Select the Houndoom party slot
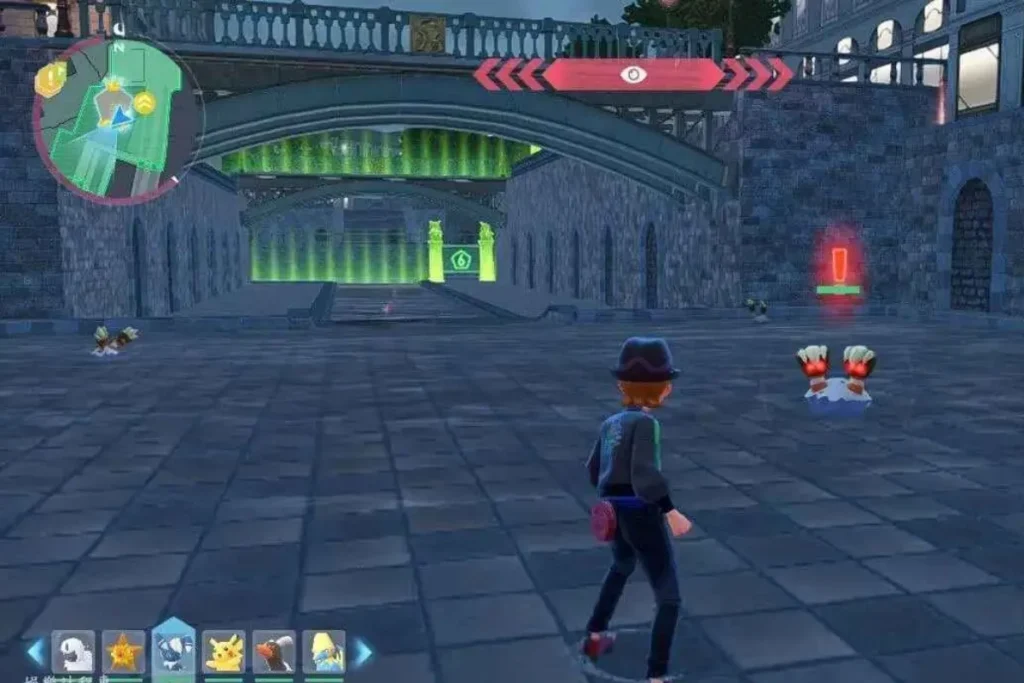 (x=274, y=652)
